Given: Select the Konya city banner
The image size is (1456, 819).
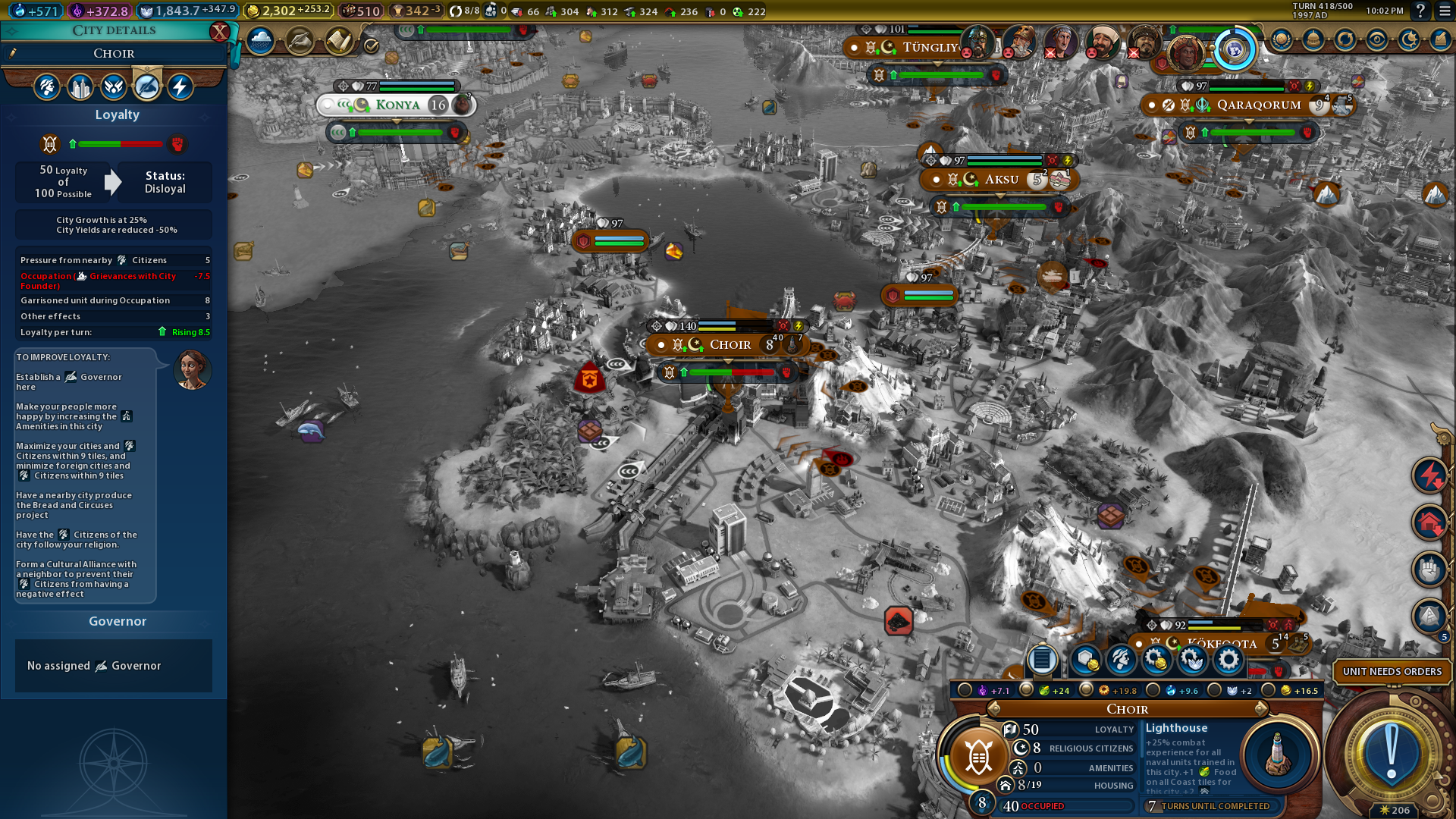Looking at the screenshot, I should (397, 105).
